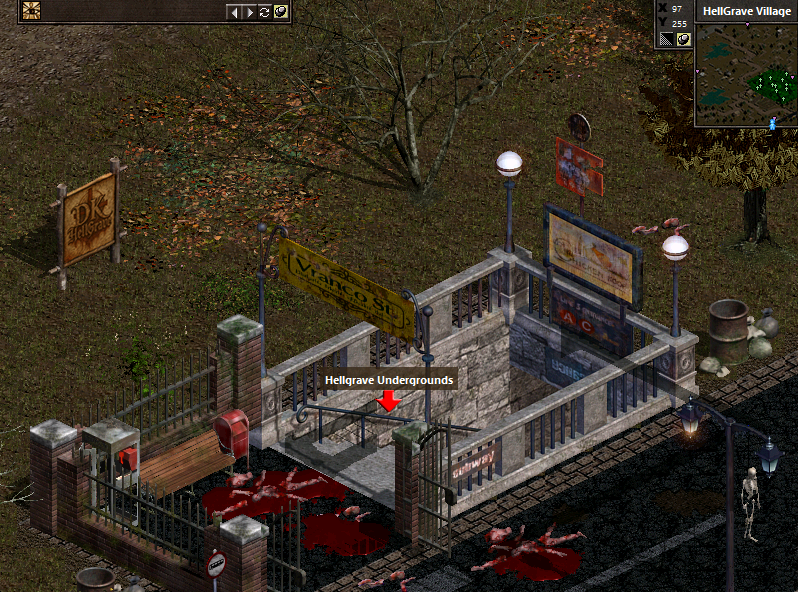Click the orb button below the X/Y coordinates
The width and height of the screenshot is (798, 592).
[683, 39]
